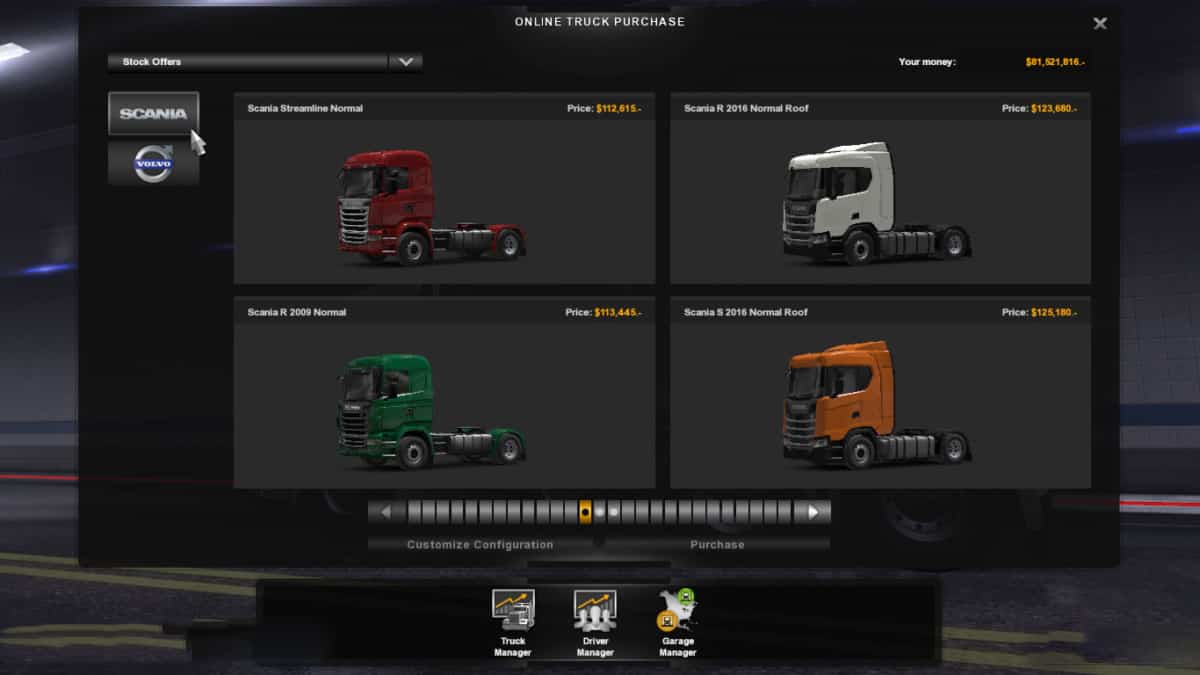
Task: Select the Scania brand tab
Action: pos(153,113)
